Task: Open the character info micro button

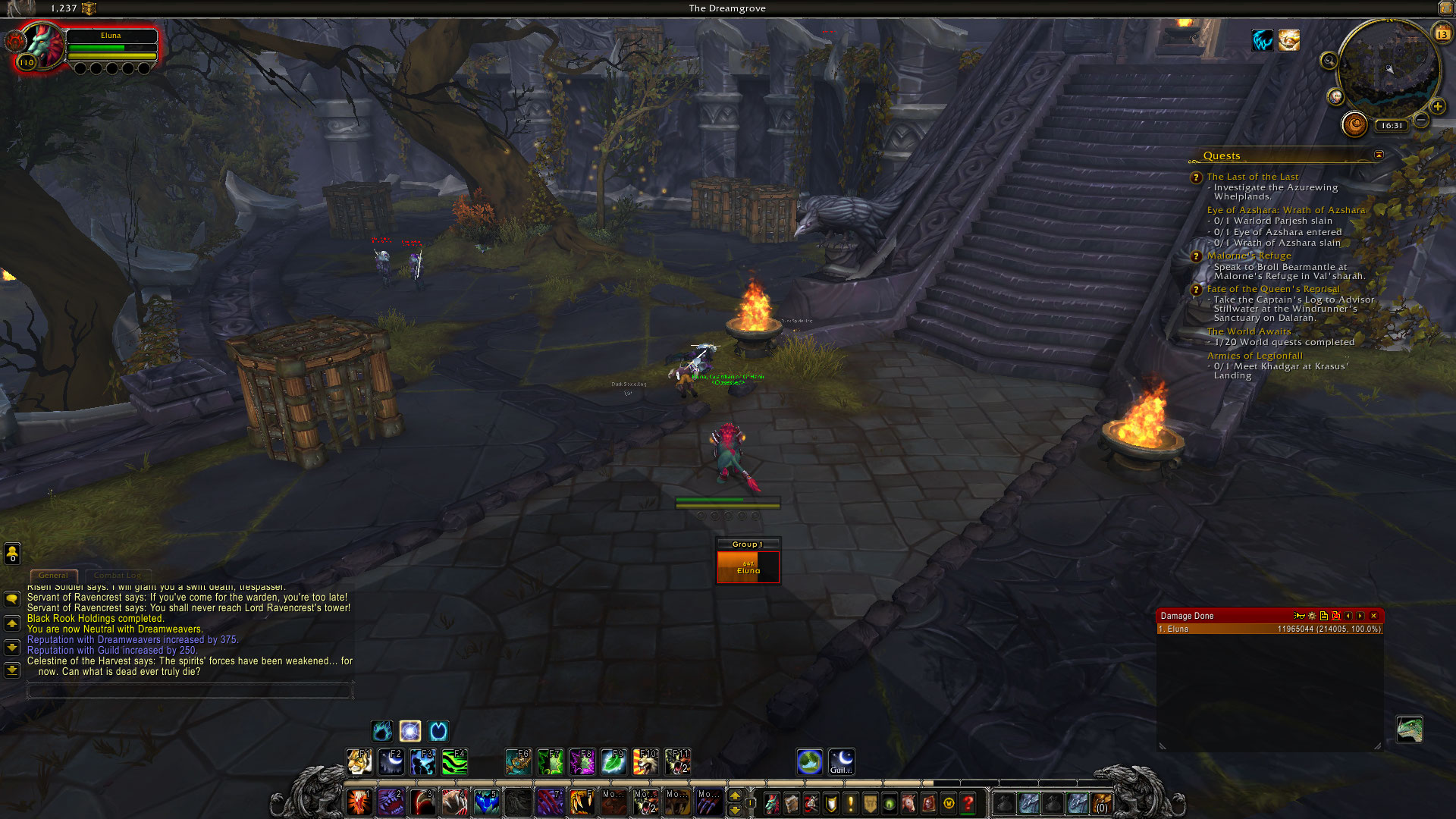Action: pos(772,803)
